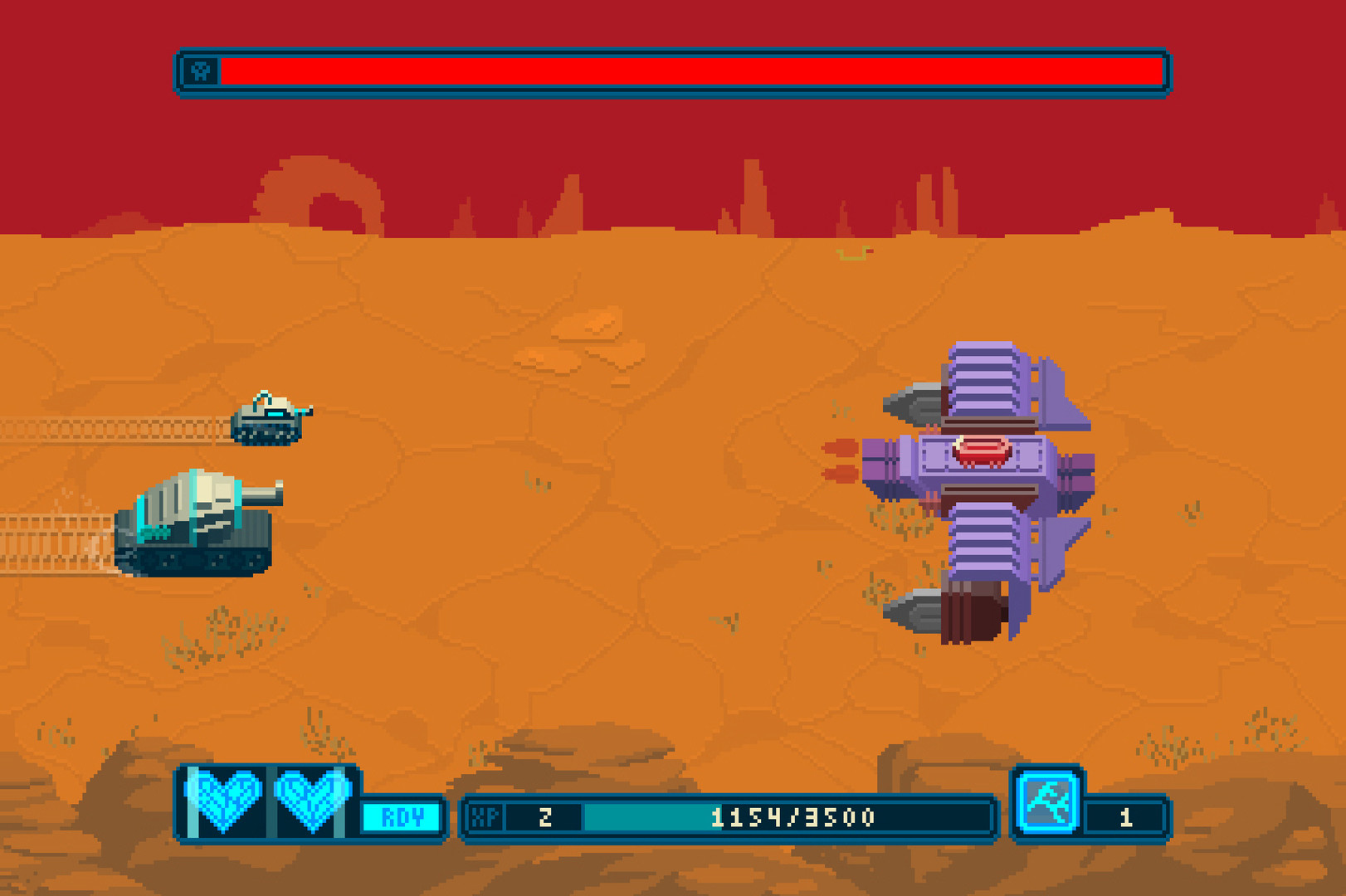Select the hammer item icon in the bottom-right slot
1346x896 pixels.
[x=1050, y=801]
